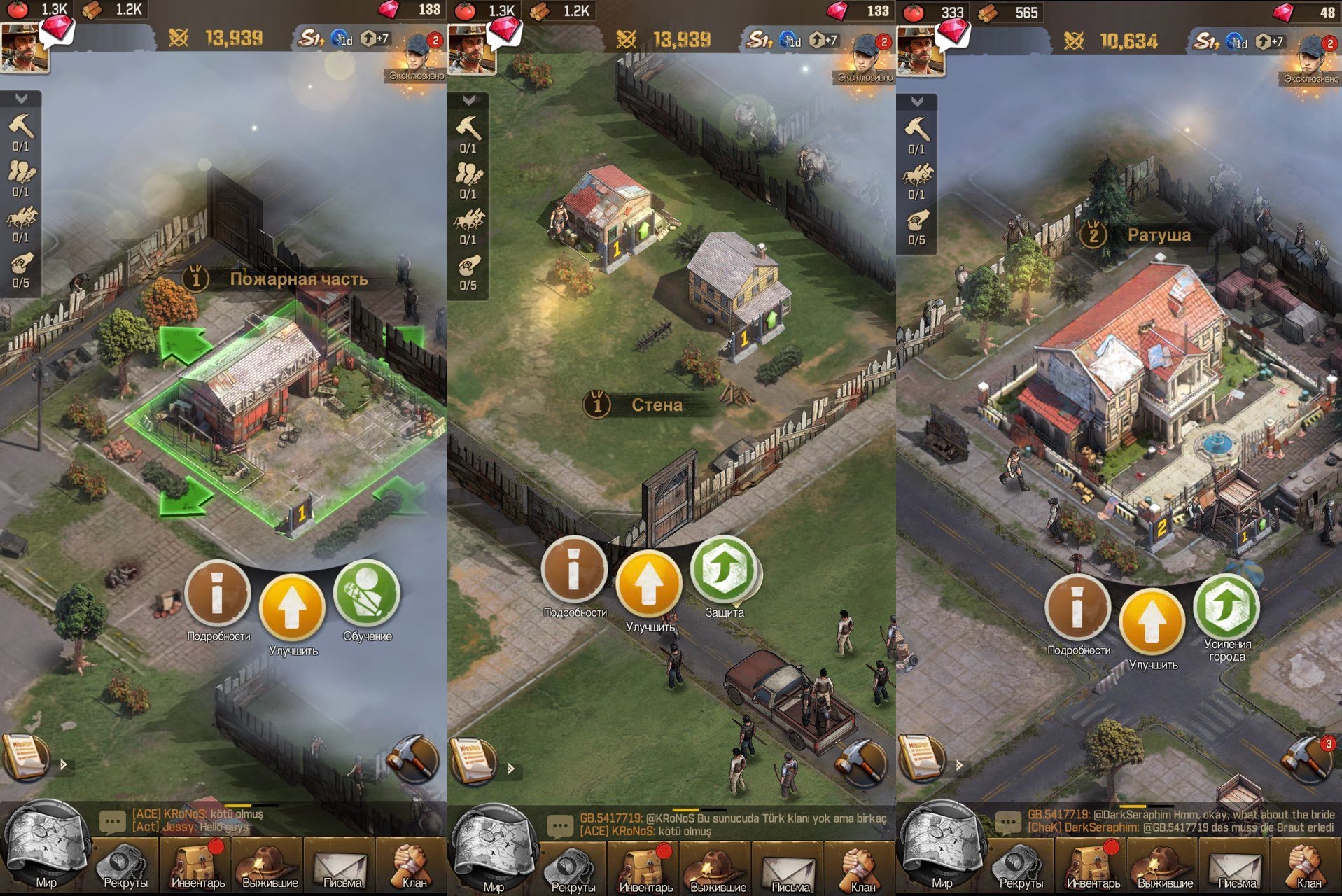Open chat showing the "Türk klanı" message
This screenshot has width=1342, height=896.
(728, 824)
